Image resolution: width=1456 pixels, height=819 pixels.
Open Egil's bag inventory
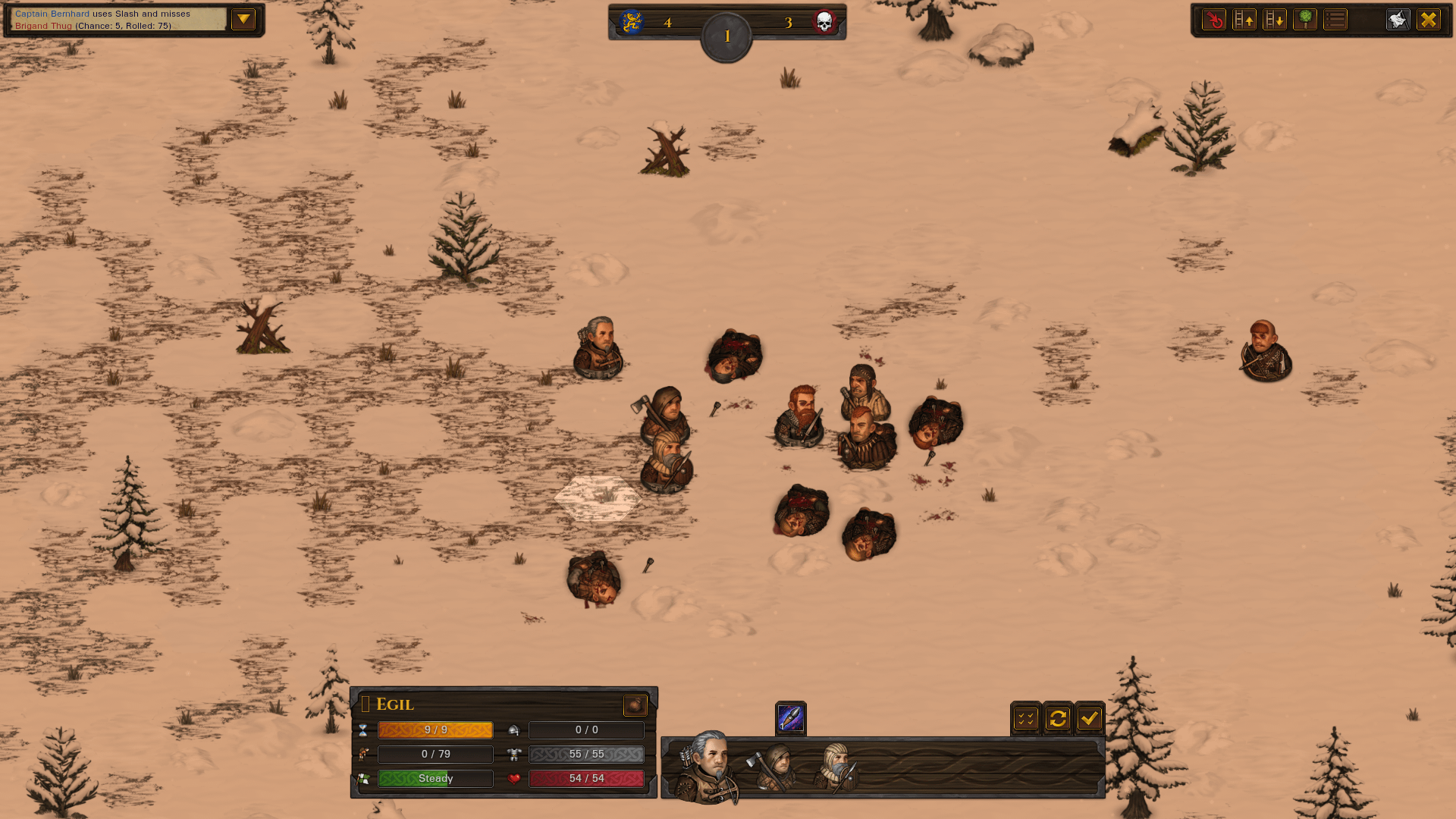click(635, 705)
